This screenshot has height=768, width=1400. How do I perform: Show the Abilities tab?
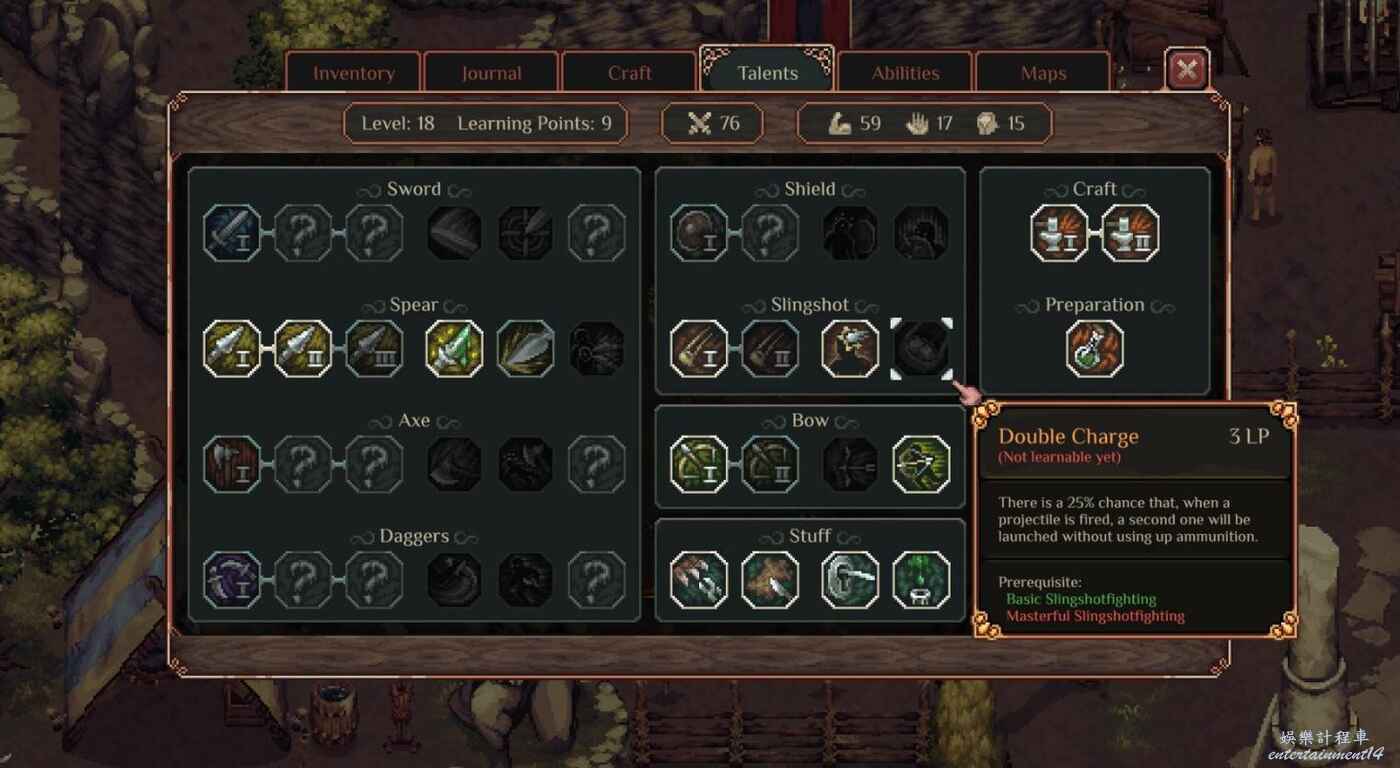[905, 73]
